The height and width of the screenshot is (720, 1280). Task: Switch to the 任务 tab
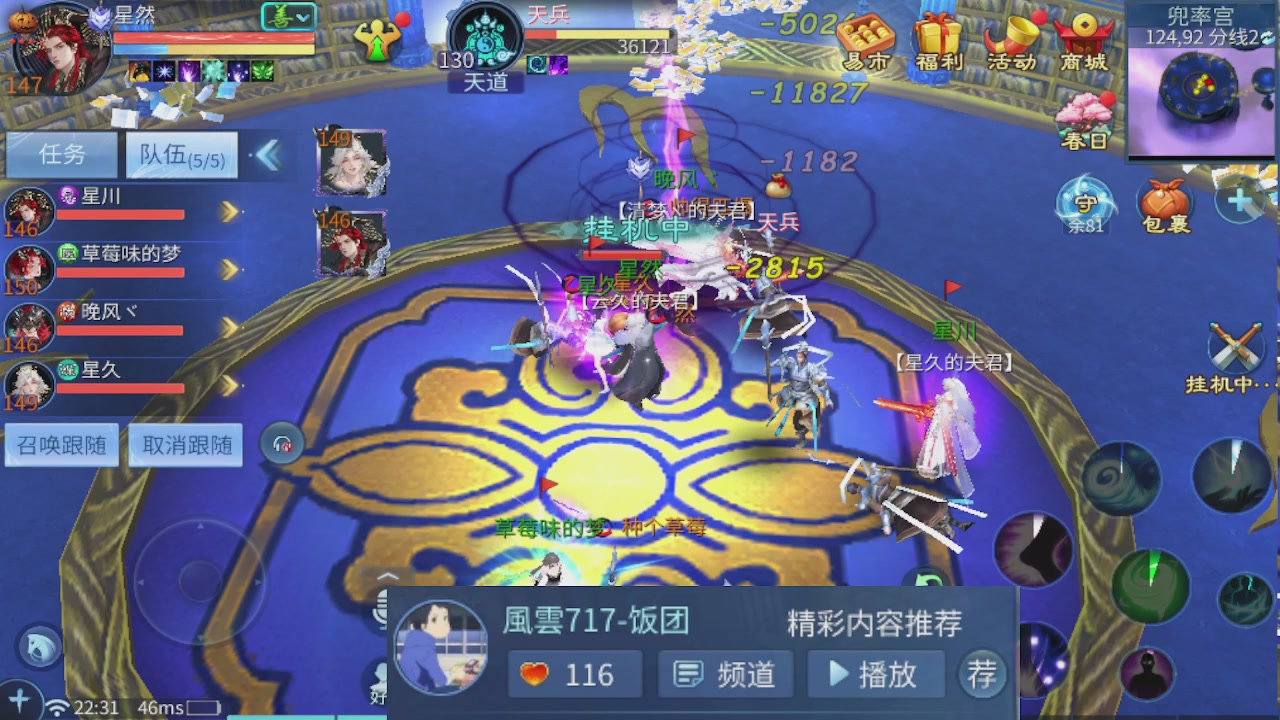pos(60,155)
